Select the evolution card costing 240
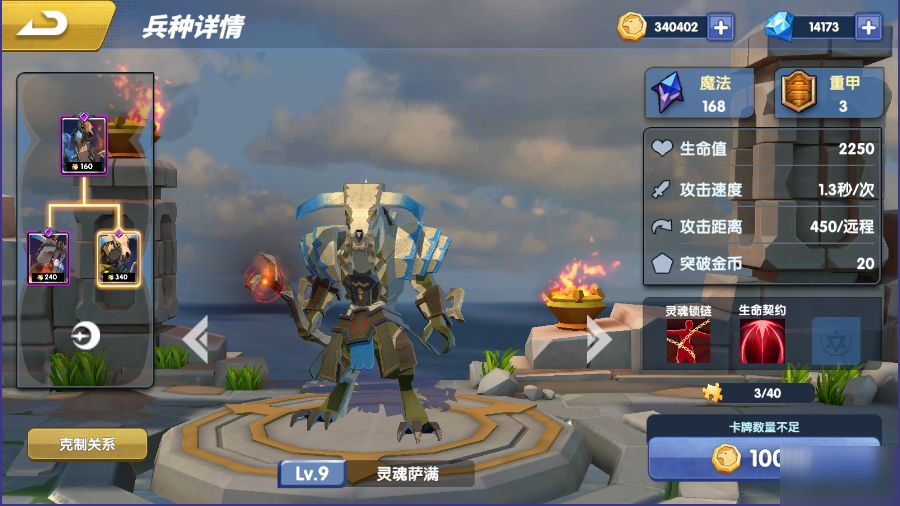The width and height of the screenshot is (900, 506). click(x=48, y=257)
